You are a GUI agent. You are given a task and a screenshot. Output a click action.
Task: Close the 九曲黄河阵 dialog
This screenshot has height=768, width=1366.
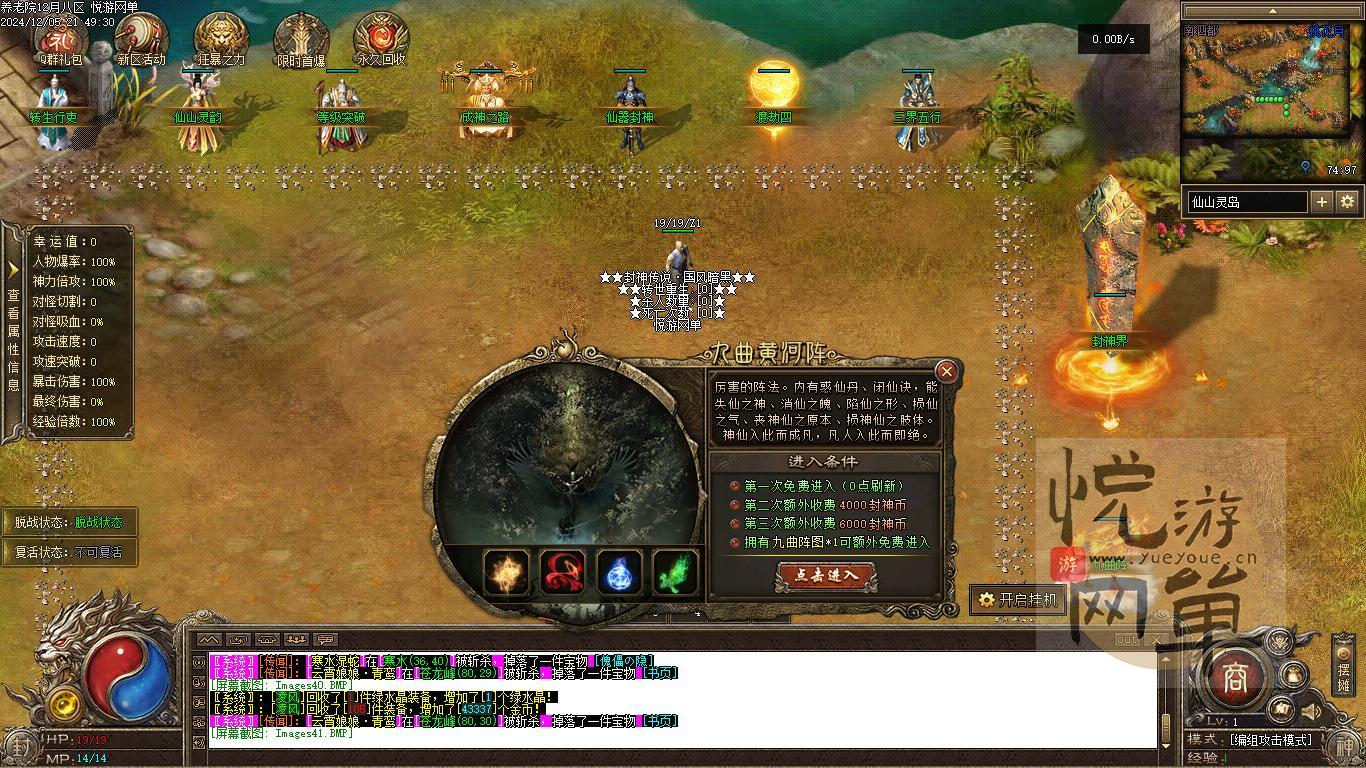[x=946, y=371]
